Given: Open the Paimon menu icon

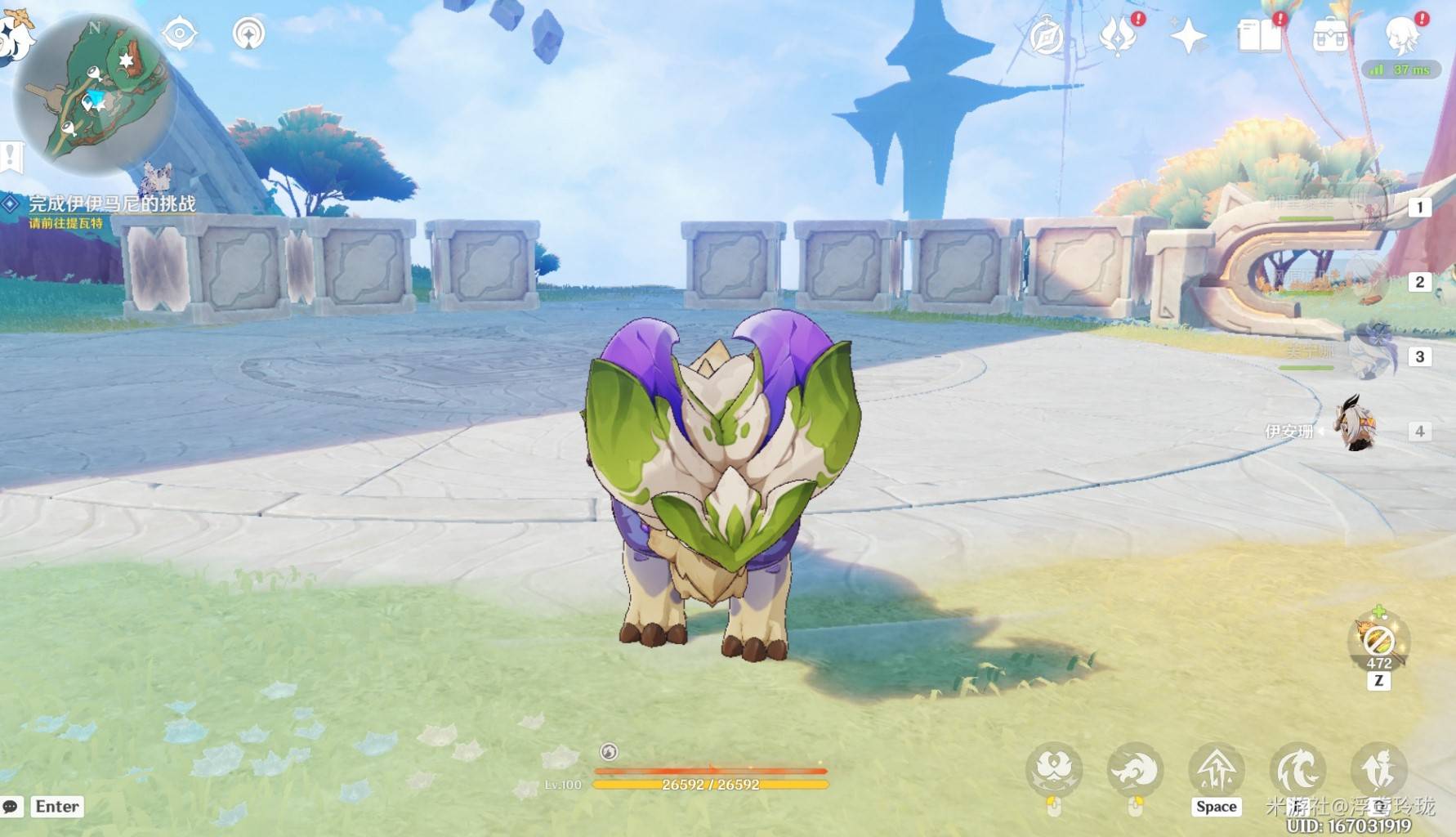Looking at the screenshot, I should (x=12, y=34).
